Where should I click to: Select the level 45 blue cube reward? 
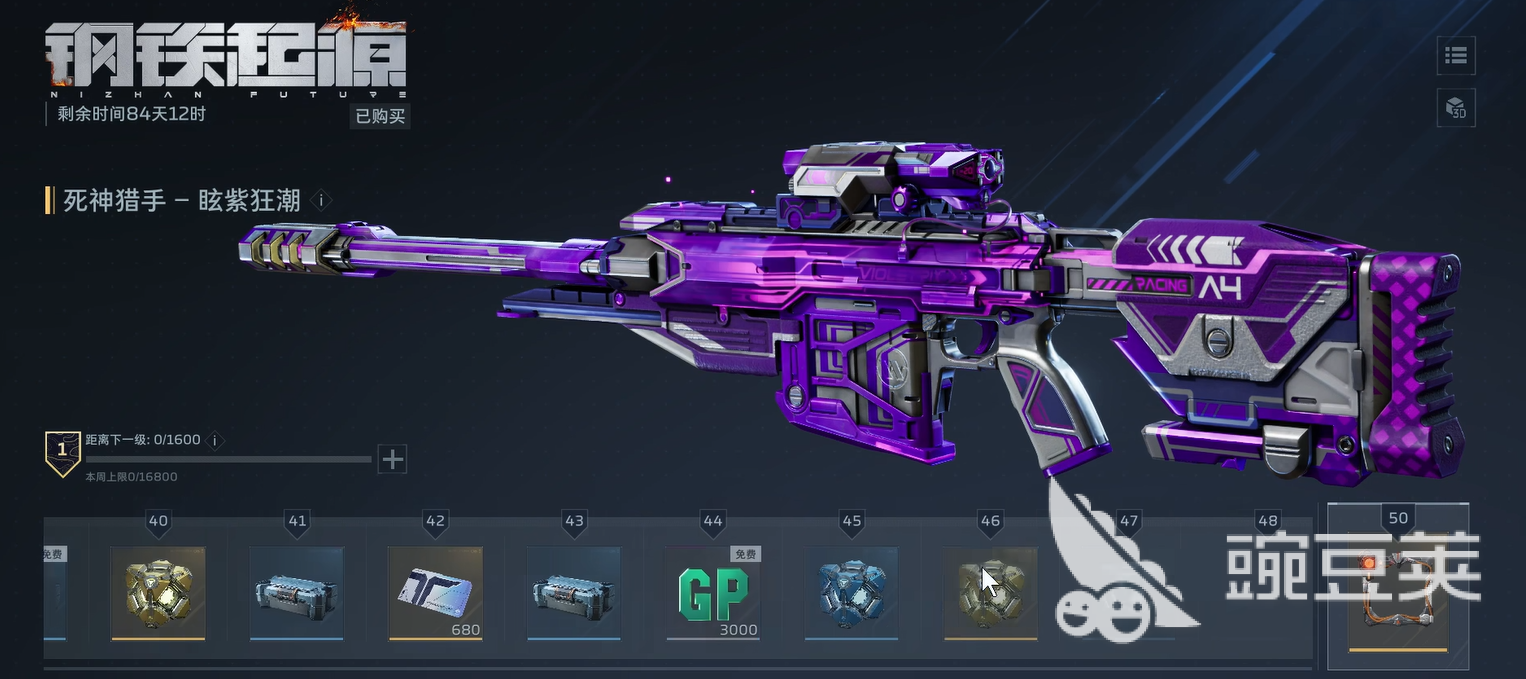(852, 592)
